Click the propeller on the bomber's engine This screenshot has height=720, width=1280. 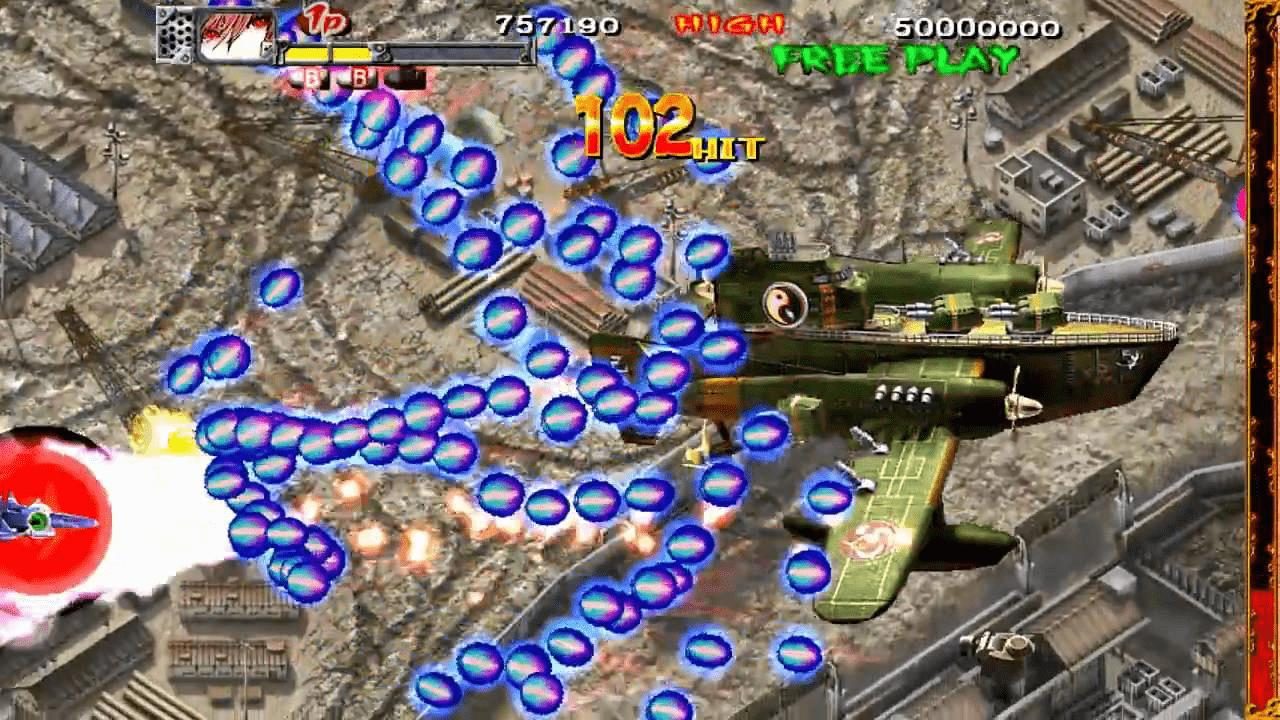coord(1019,403)
